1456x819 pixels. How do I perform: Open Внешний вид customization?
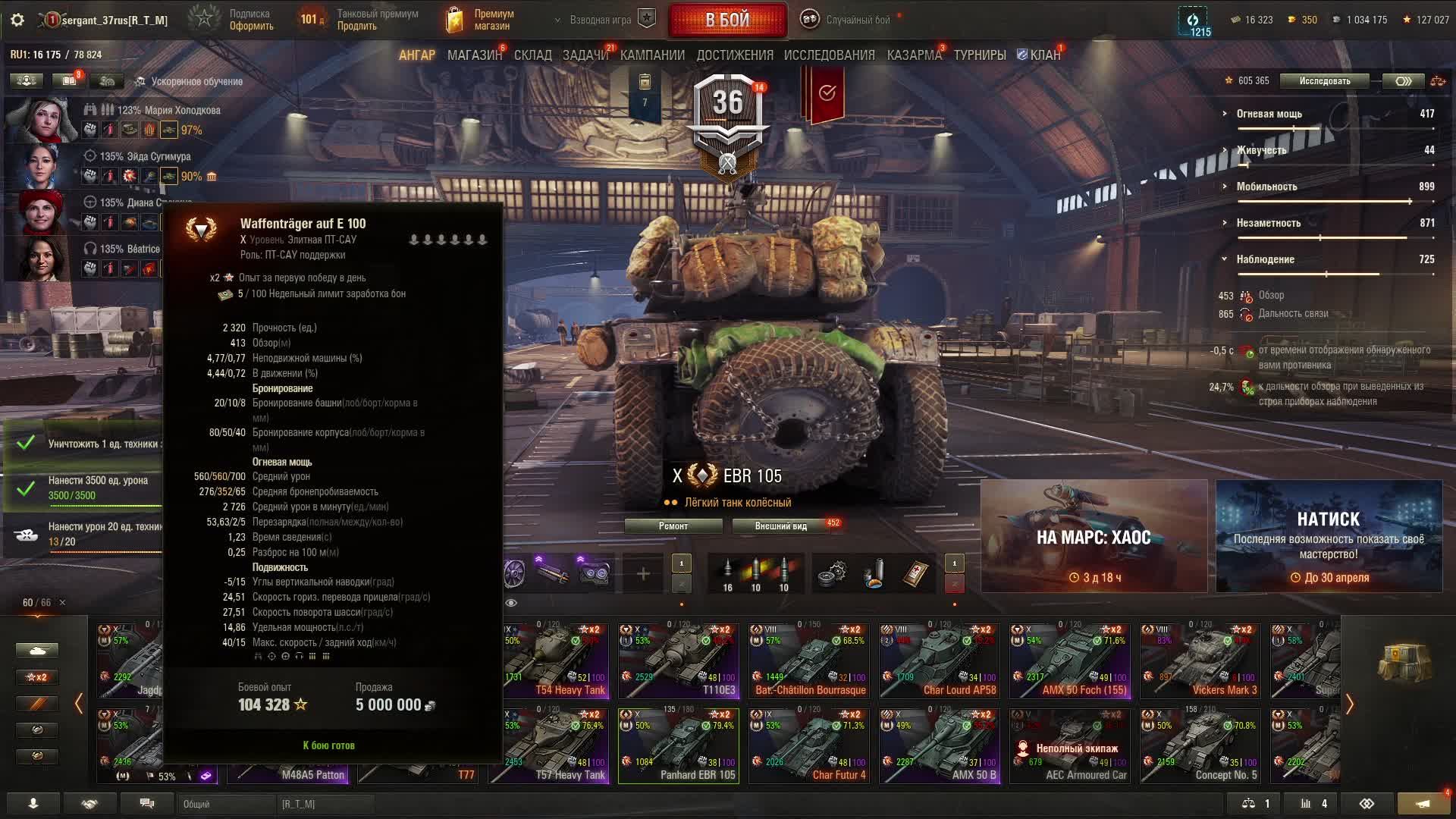click(780, 526)
